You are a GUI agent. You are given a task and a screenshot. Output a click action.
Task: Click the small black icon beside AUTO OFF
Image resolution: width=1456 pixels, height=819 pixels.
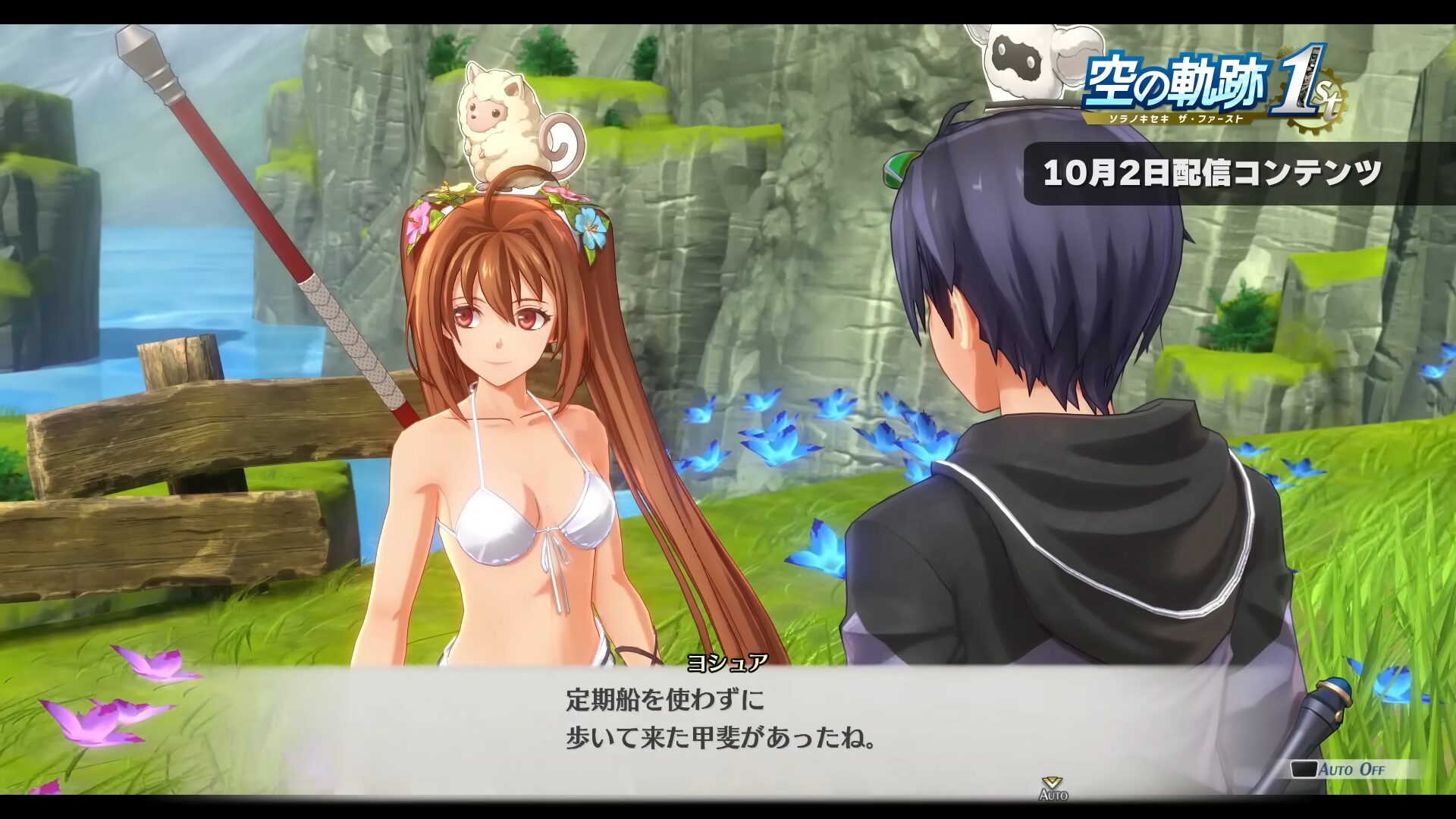[1304, 769]
